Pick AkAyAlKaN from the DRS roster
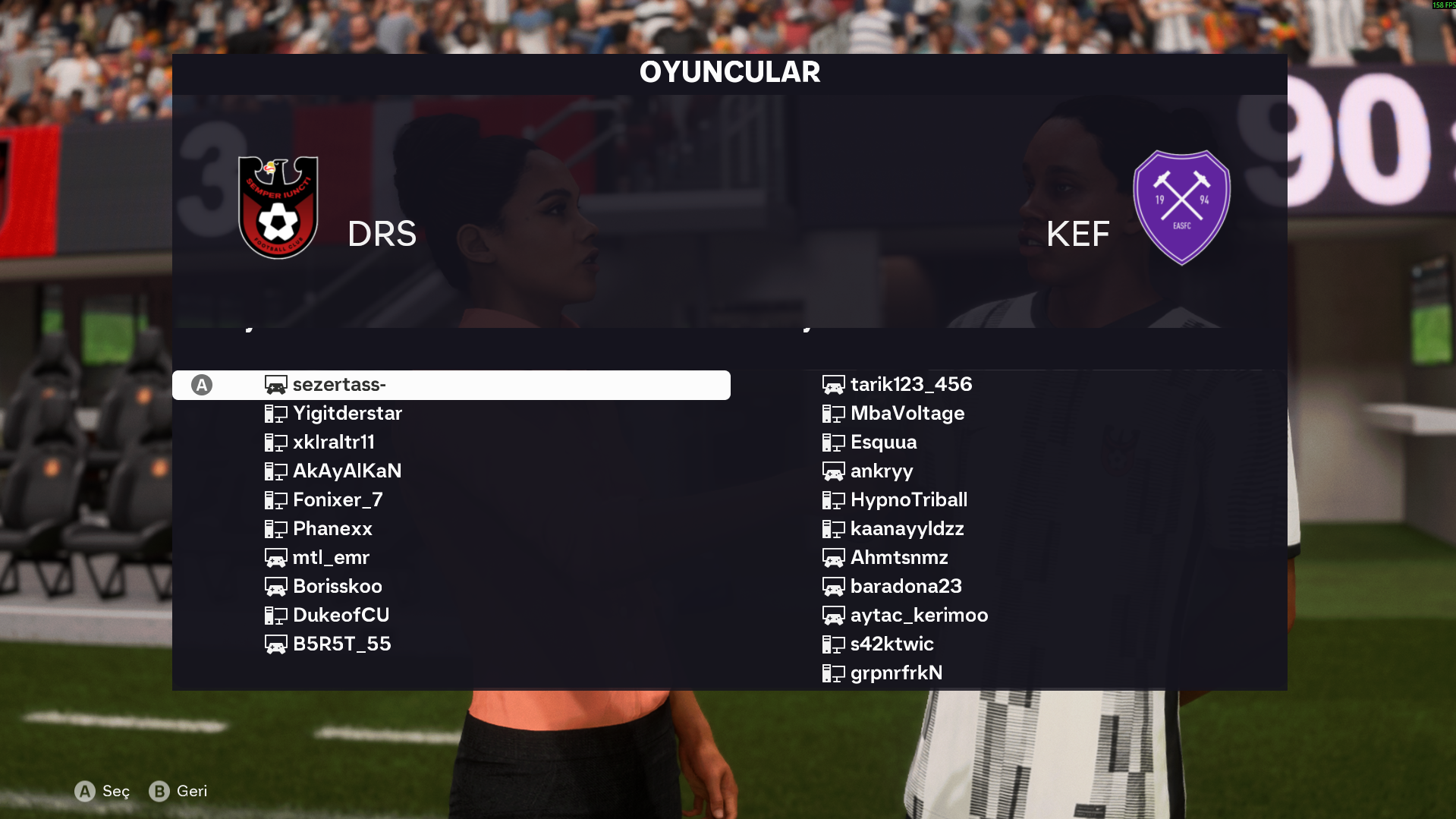 347,471
